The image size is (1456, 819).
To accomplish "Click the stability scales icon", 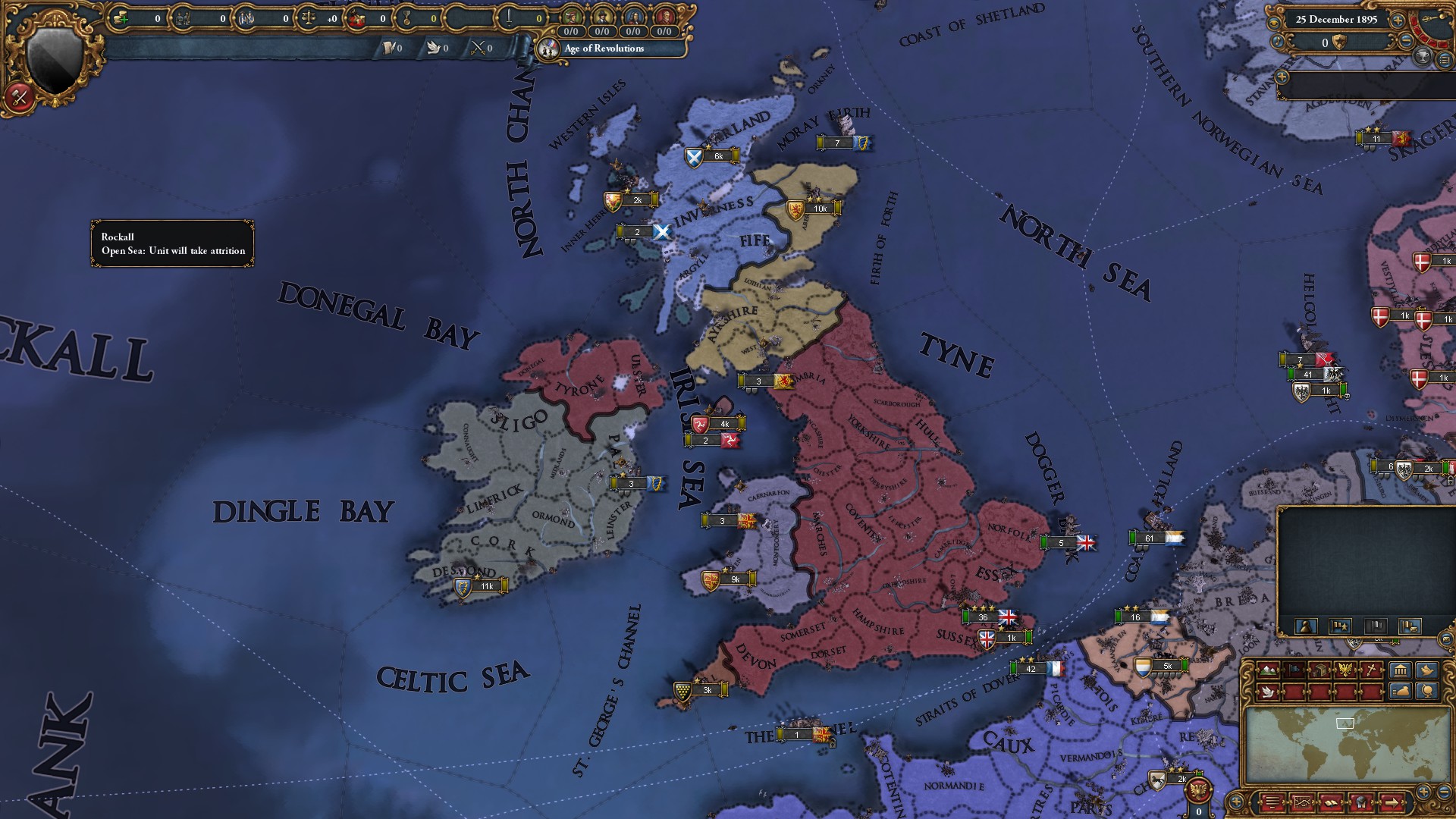I will tap(309, 17).
